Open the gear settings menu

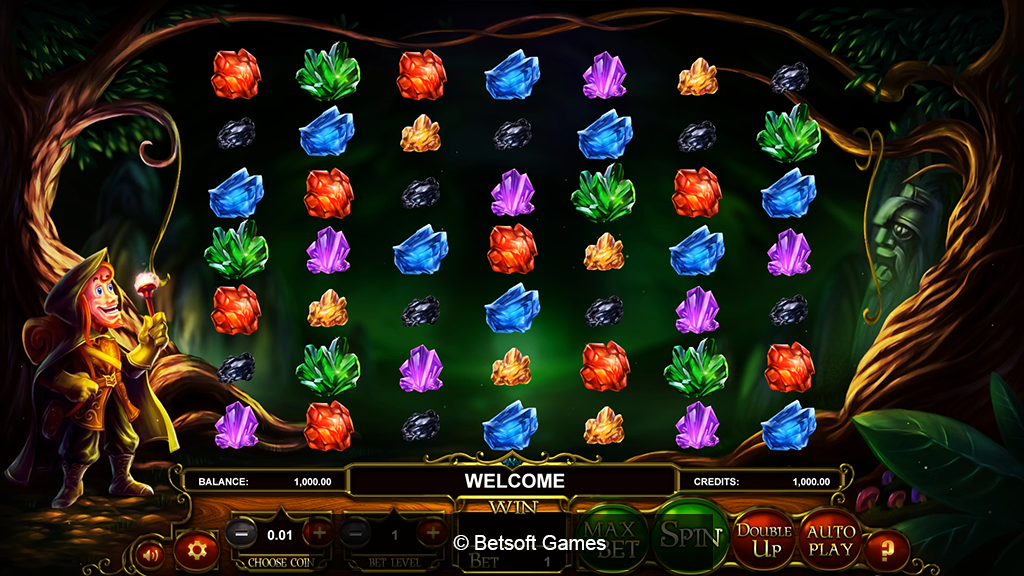pyautogui.click(x=196, y=549)
